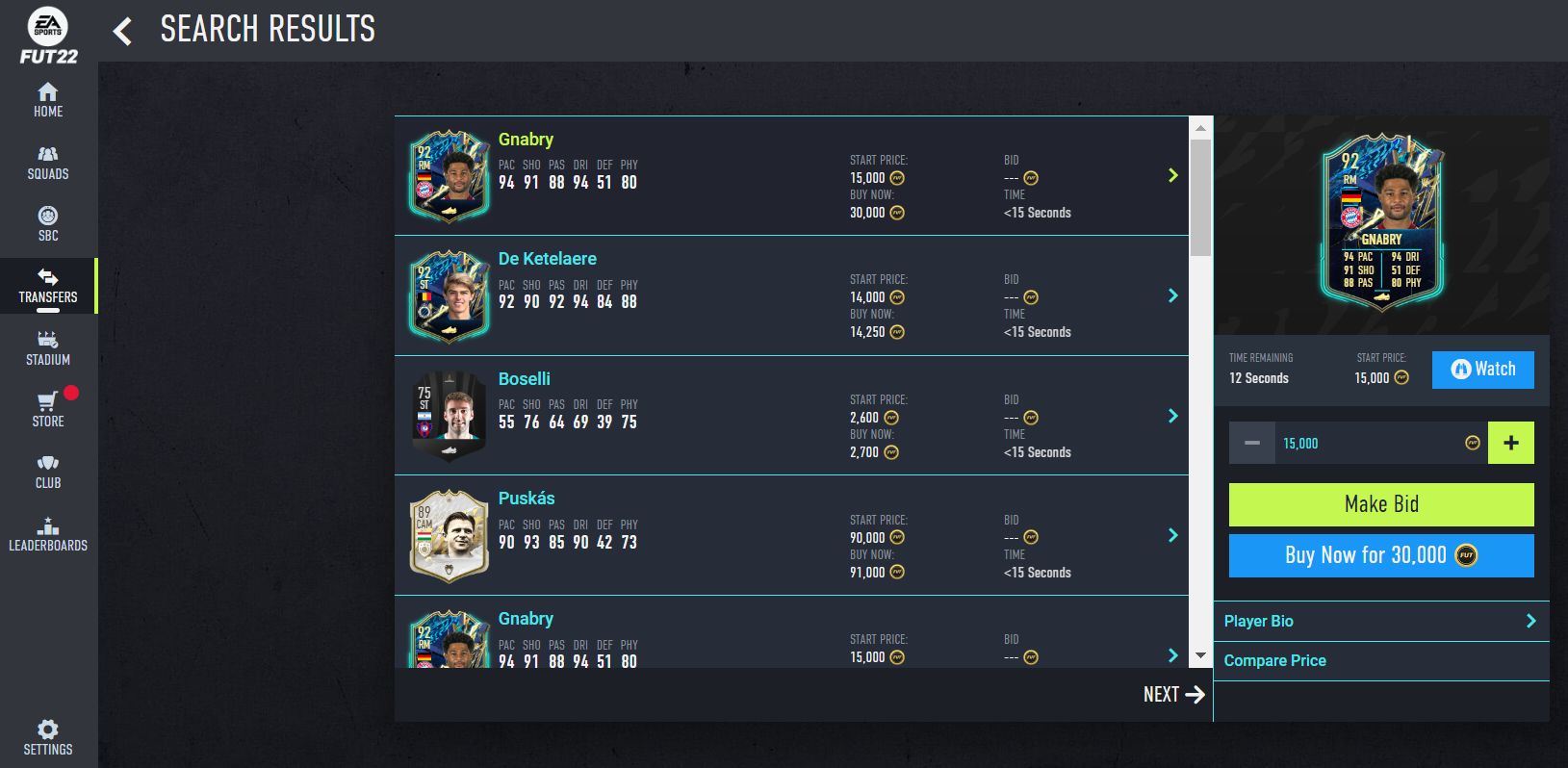The image size is (1568, 768).
Task: Open the Player Bio panel
Action: point(1380,621)
